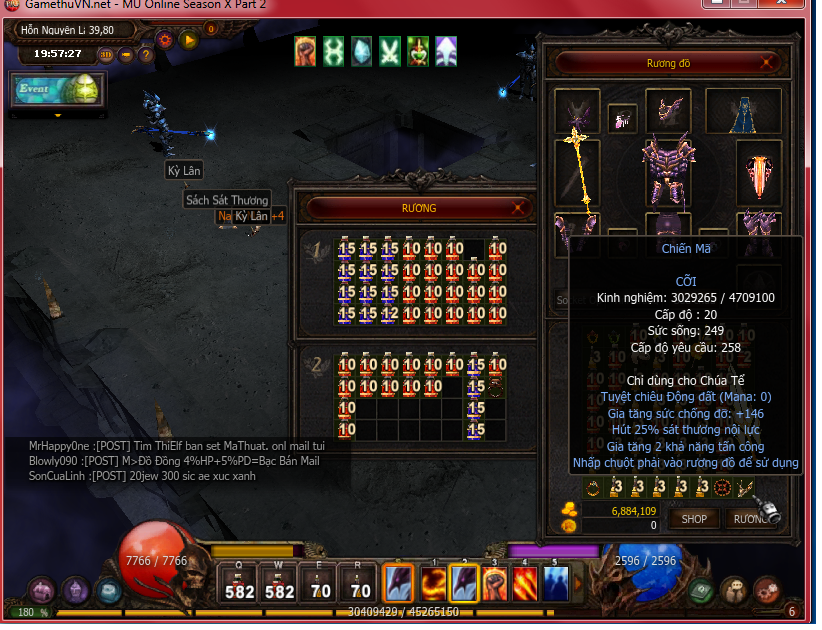The image size is (822, 630).
Task: Close the RƯƠNG storage chest window
Action: pyautogui.click(x=517, y=208)
